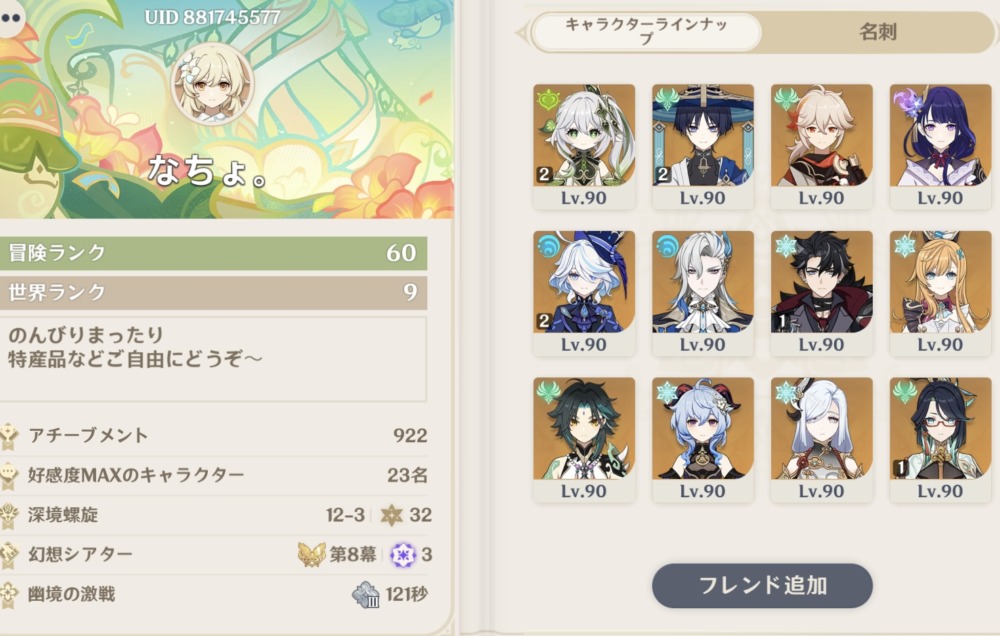
Task: Open the 名刺 tab
Action: coord(877,32)
